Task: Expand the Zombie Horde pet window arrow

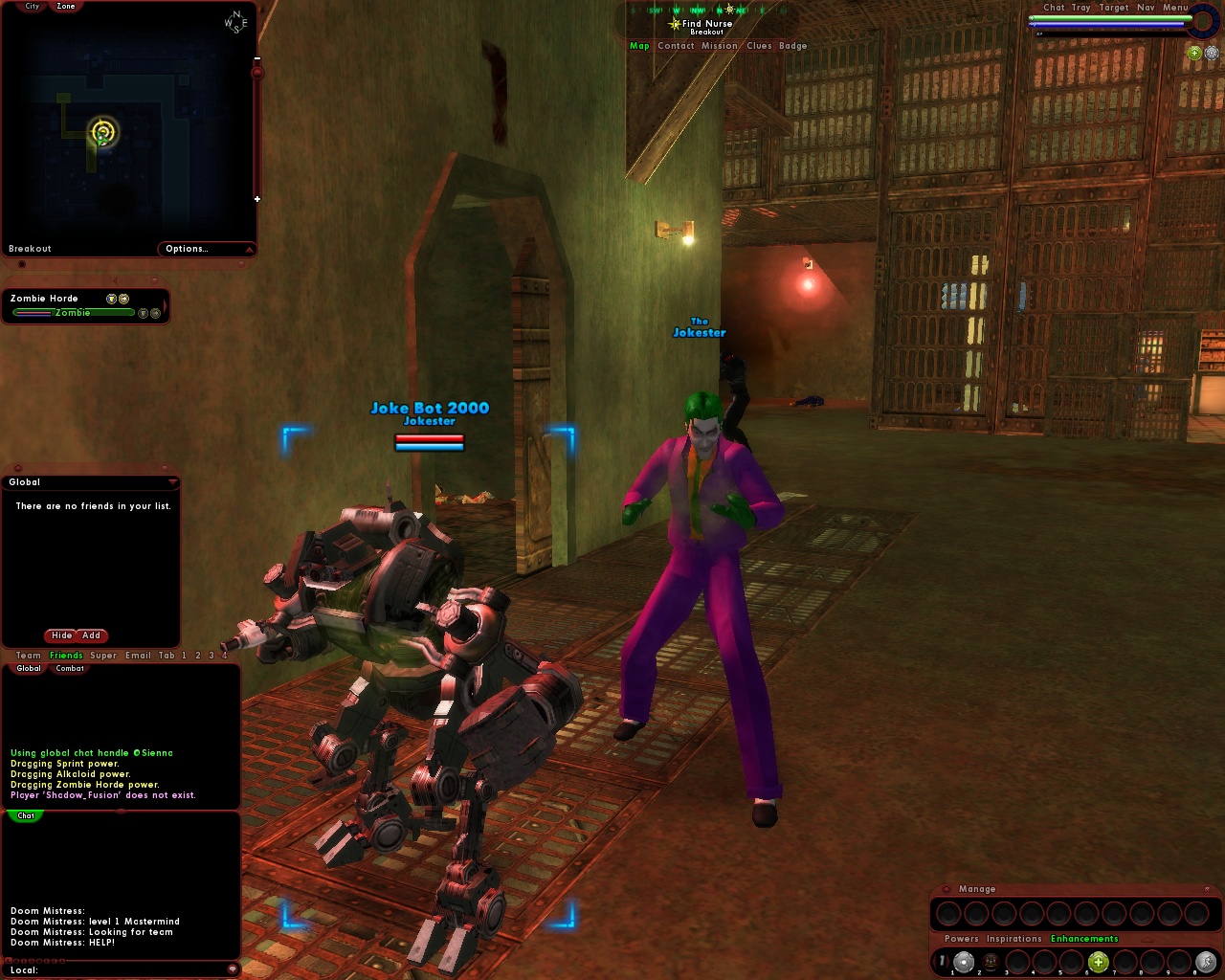Action: (166, 305)
